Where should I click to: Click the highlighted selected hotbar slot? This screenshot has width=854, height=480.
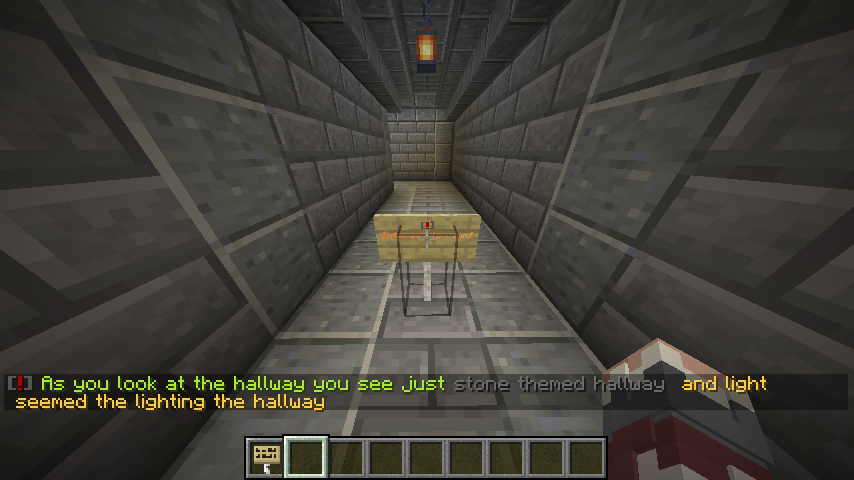pos(306,458)
